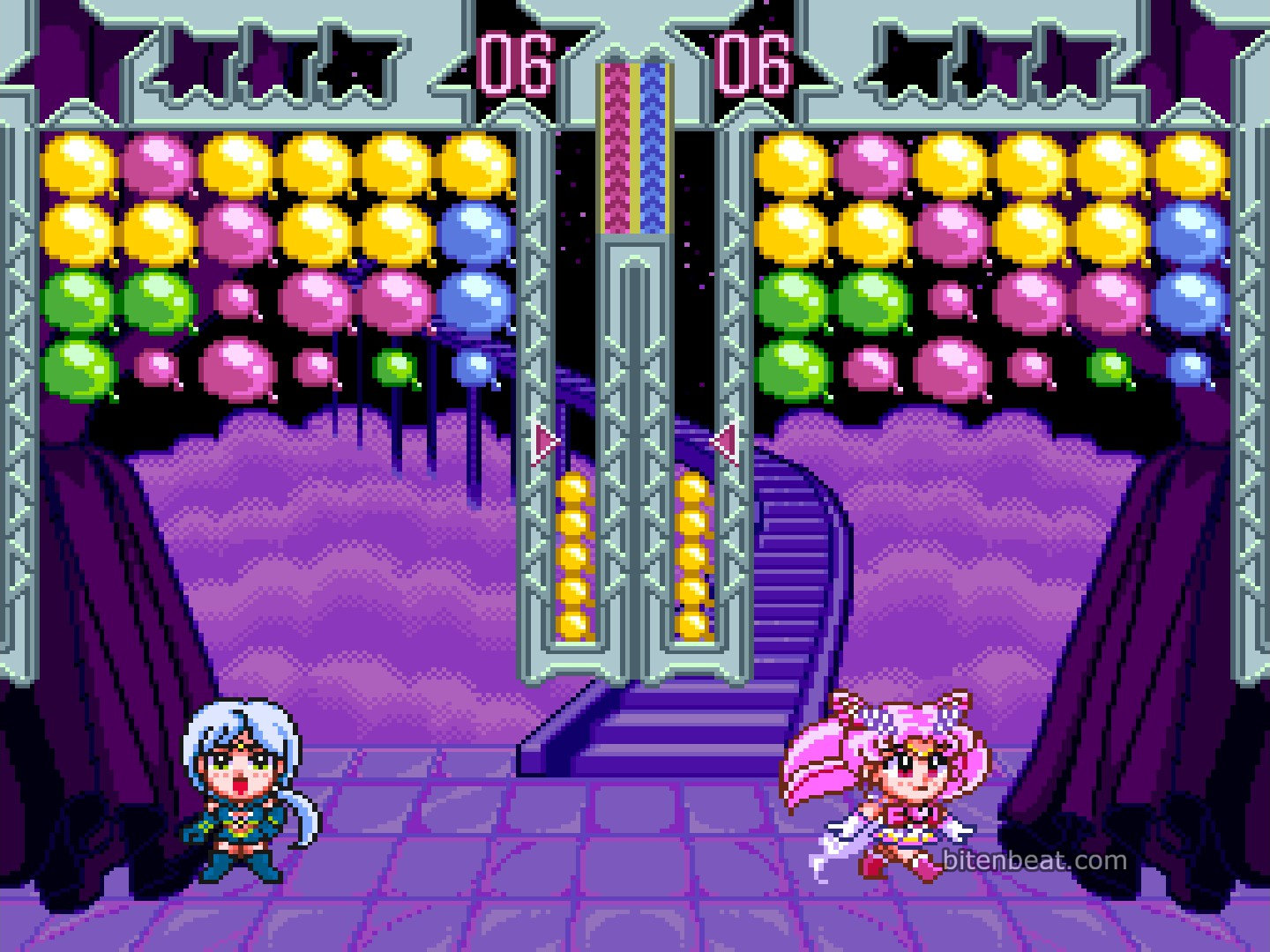The width and height of the screenshot is (1270, 952).
Task: Select the small green balloon on the silver-haired girl's board
Action: (395, 367)
